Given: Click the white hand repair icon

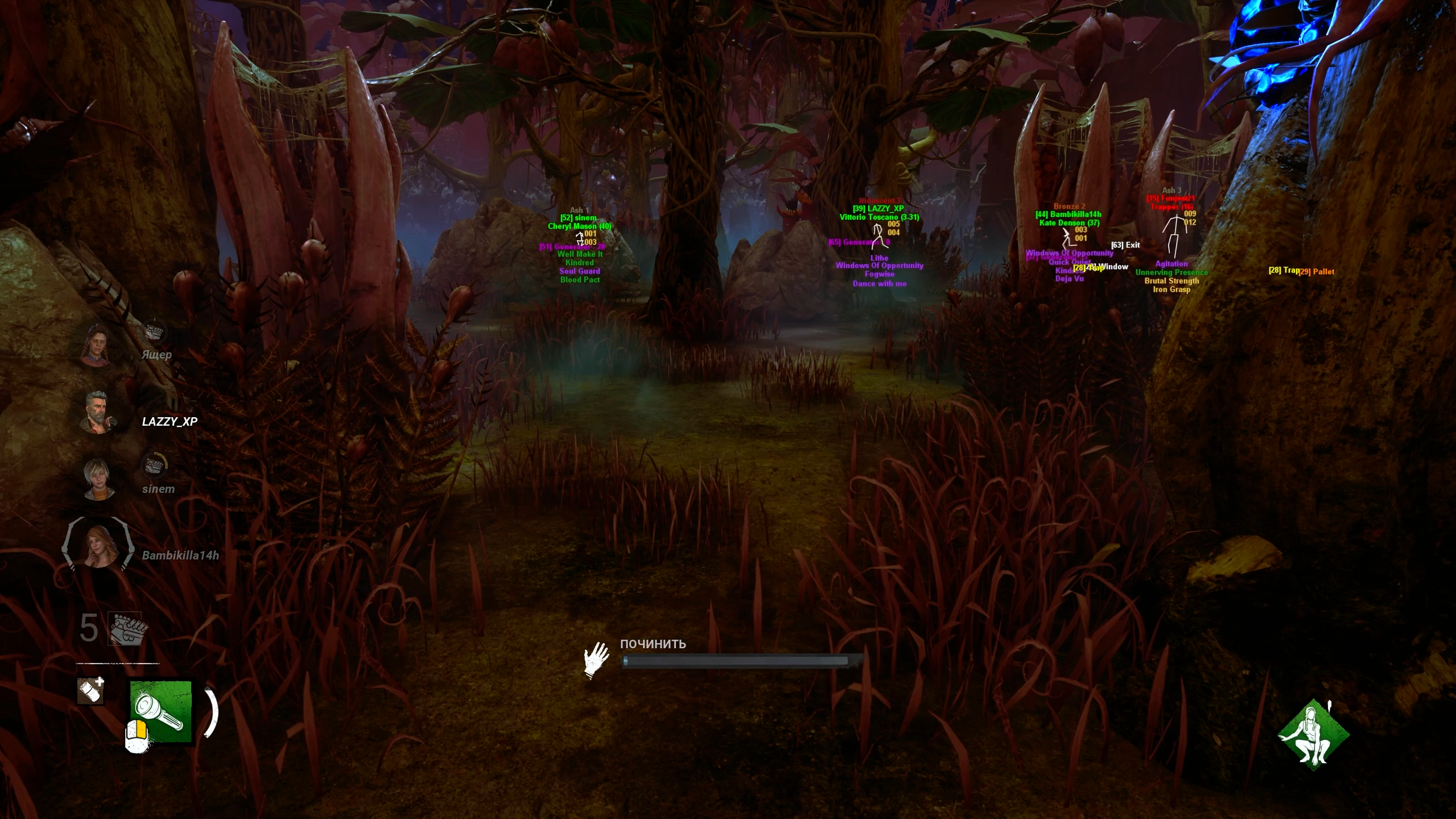Looking at the screenshot, I should pos(596,660).
